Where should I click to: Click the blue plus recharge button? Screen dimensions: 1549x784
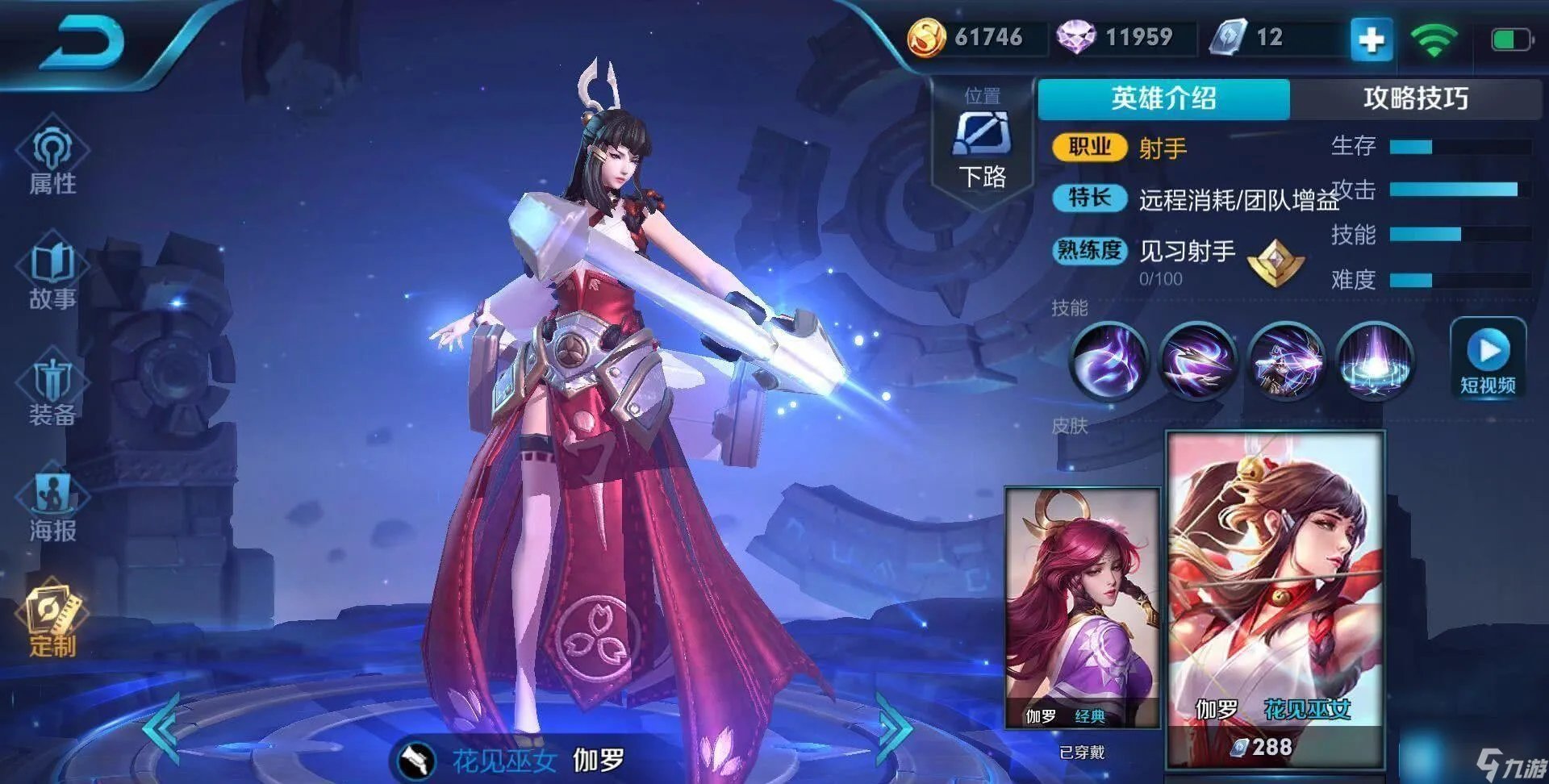click(x=1372, y=39)
